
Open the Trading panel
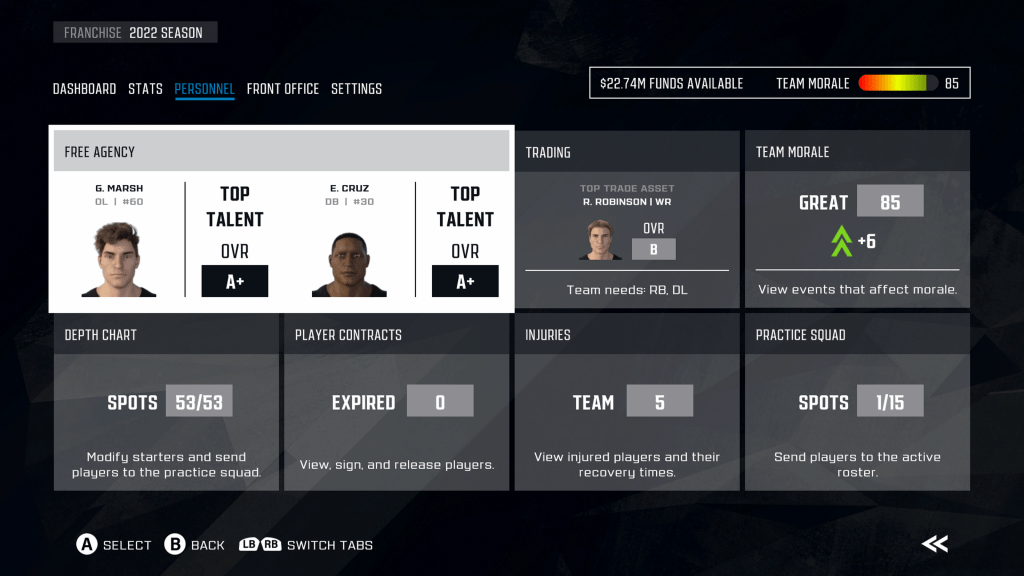click(627, 219)
